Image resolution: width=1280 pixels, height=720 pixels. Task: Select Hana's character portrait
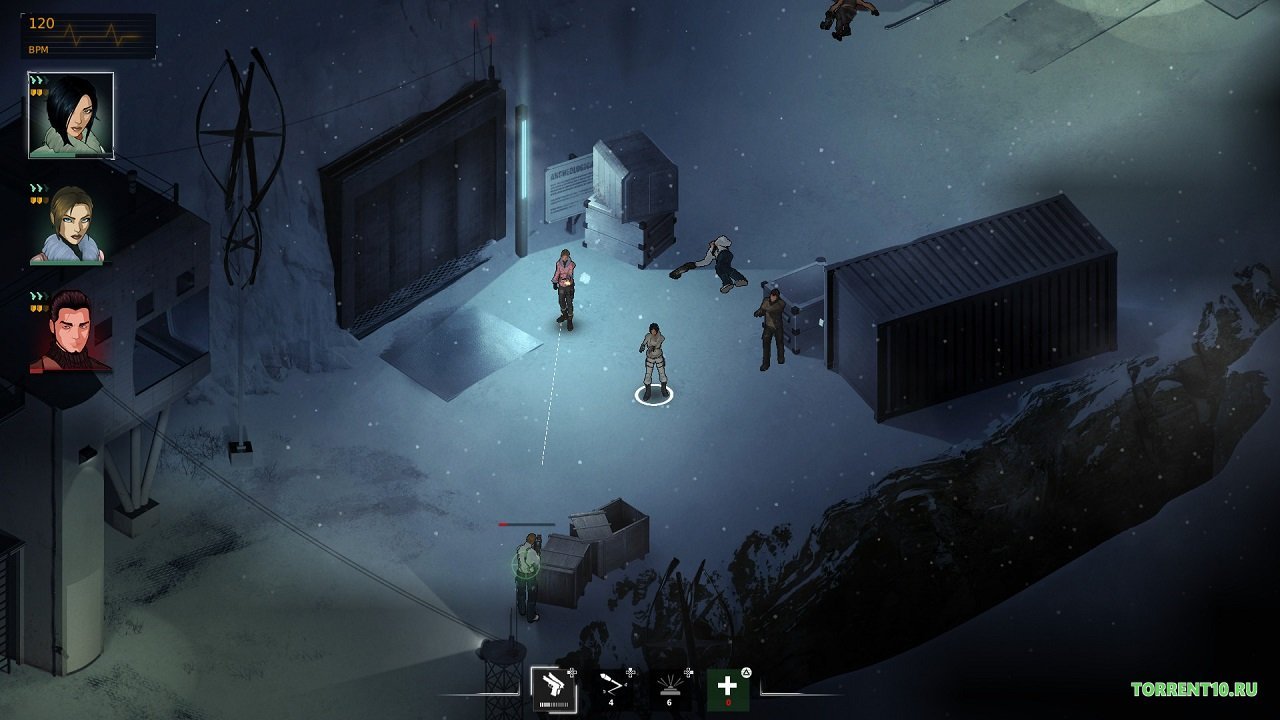tap(72, 116)
